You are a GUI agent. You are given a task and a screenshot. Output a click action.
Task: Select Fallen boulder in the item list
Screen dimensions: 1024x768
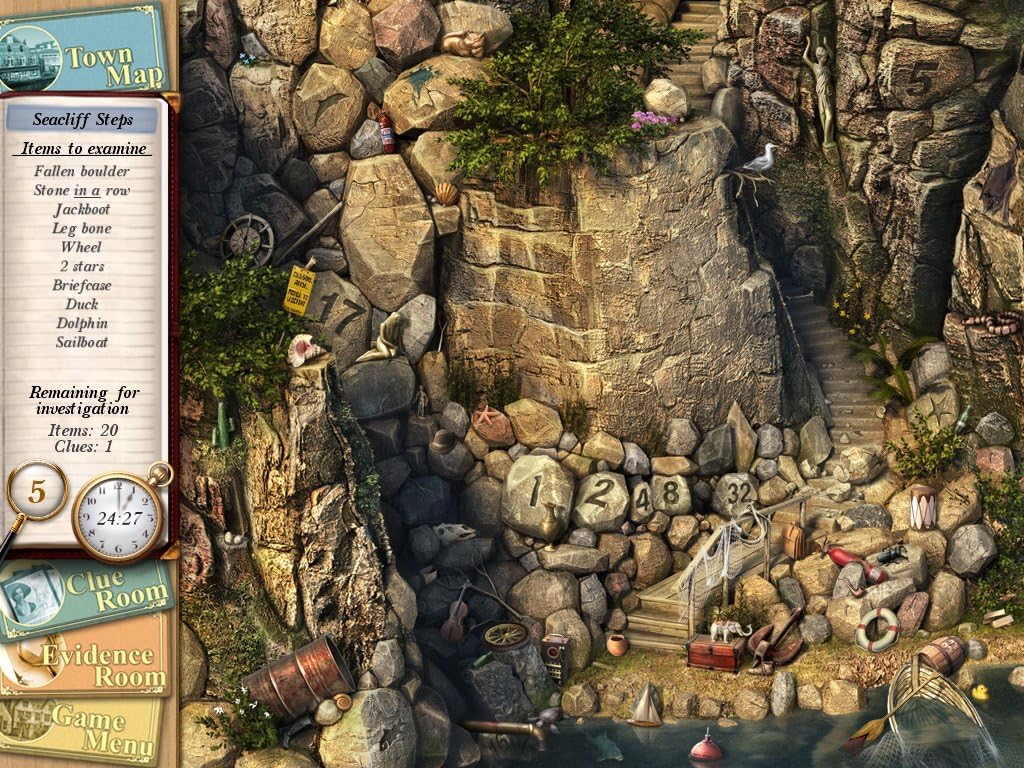tap(82, 171)
